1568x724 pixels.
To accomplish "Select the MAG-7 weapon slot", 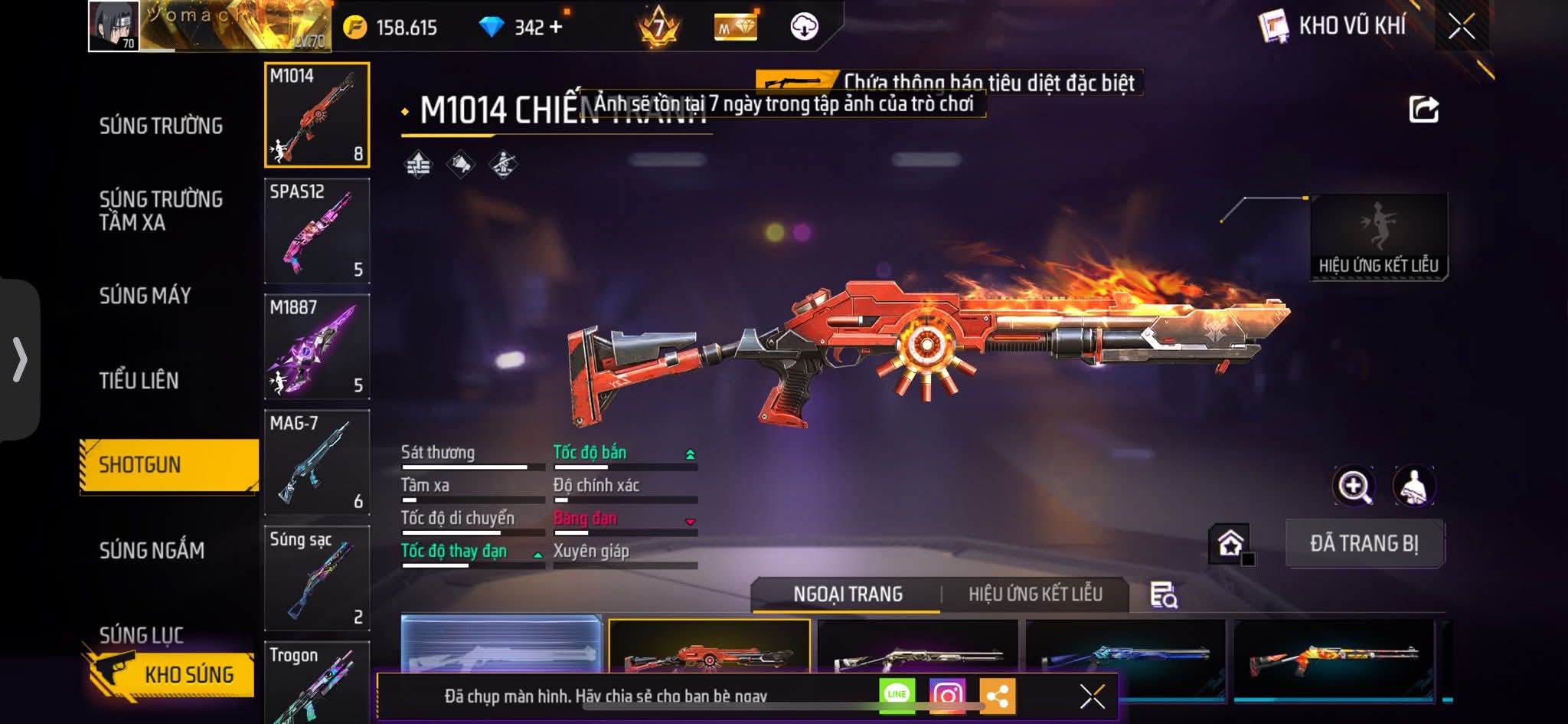I will click(x=317, y=462).
